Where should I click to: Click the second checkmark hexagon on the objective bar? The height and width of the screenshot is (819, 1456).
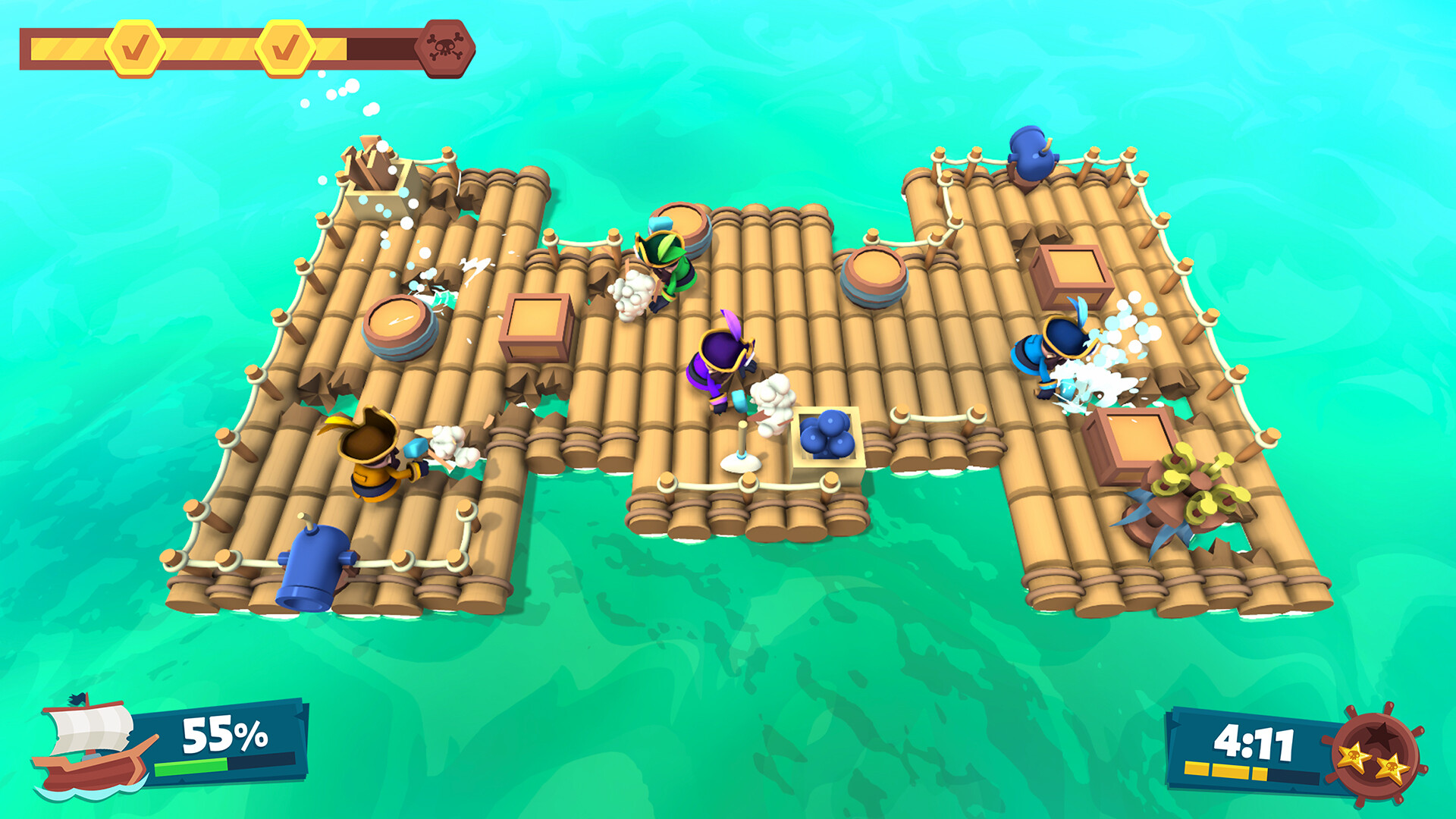[x=286, y=46]
